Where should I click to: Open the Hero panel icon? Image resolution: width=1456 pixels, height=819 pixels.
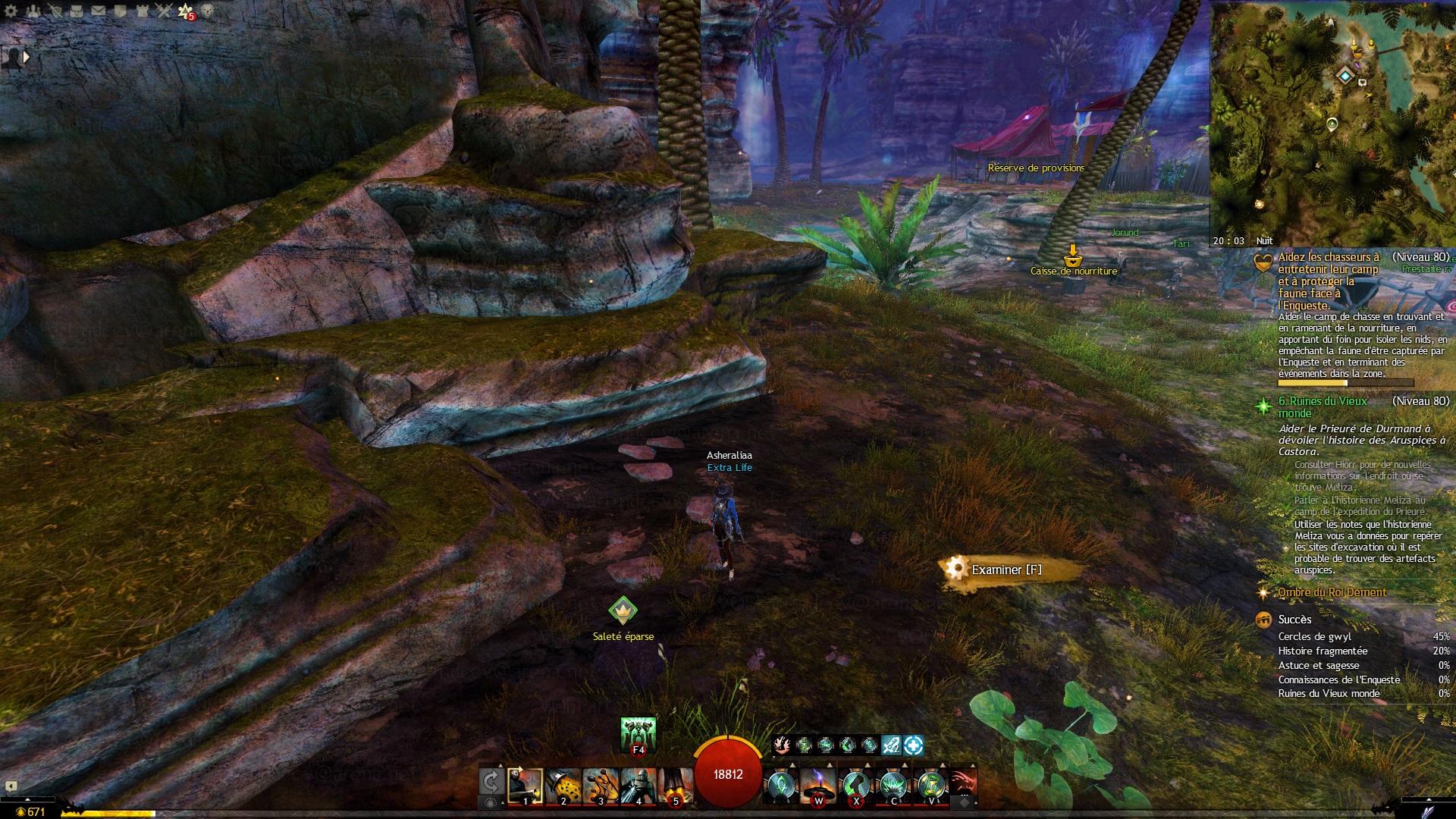coord(55,11)
